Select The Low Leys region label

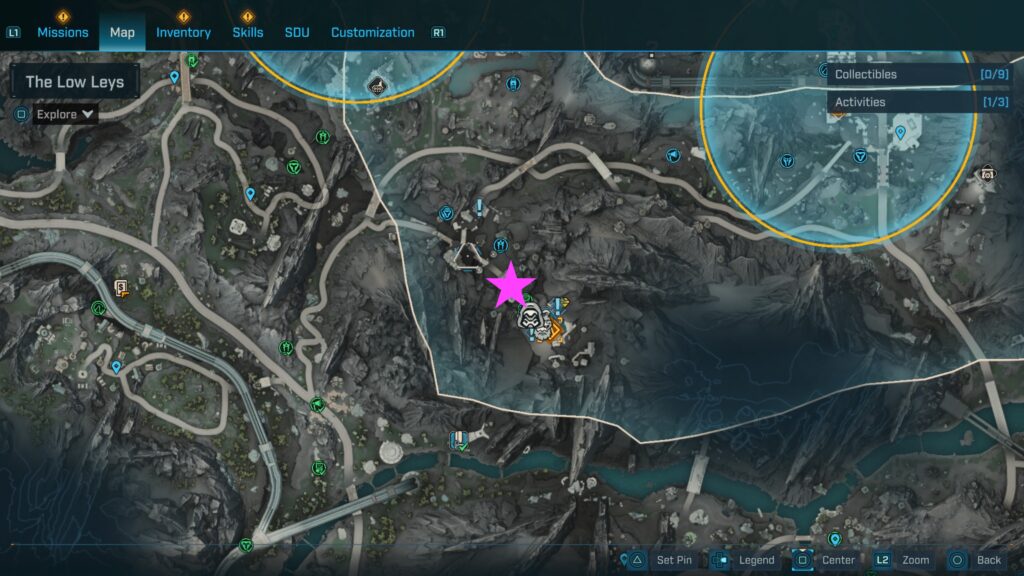click(x=75, y=82)
